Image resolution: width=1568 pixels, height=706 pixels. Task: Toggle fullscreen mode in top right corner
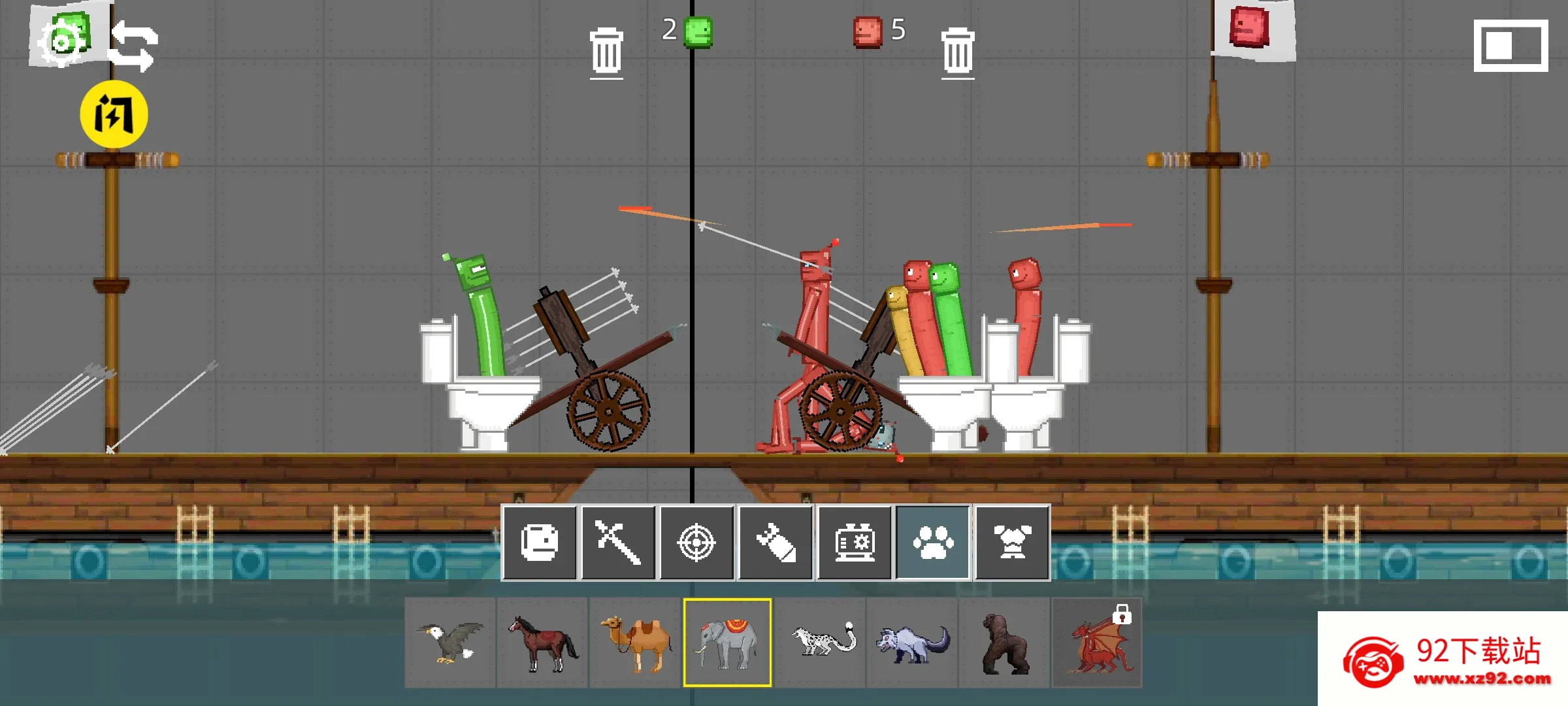(1510, 47)
